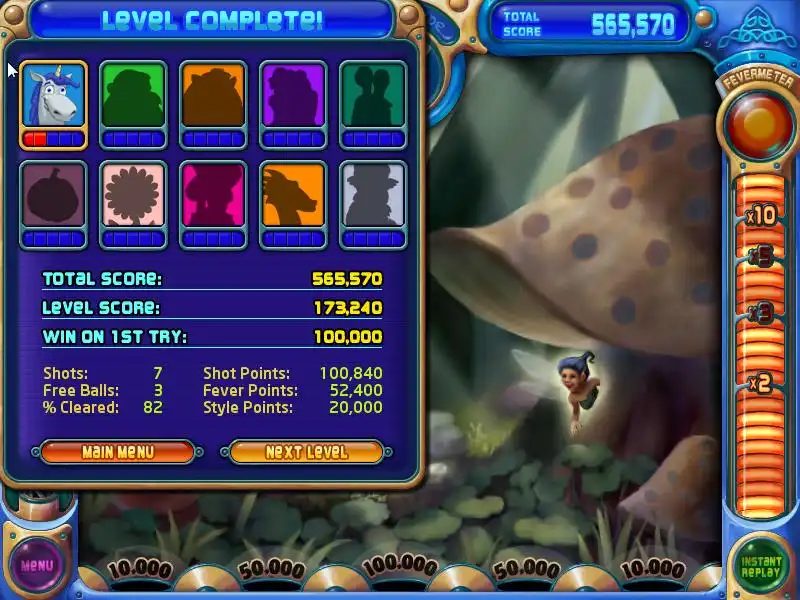Watch the Instant Replay
The image size is (800, 600).
(761, 565)
